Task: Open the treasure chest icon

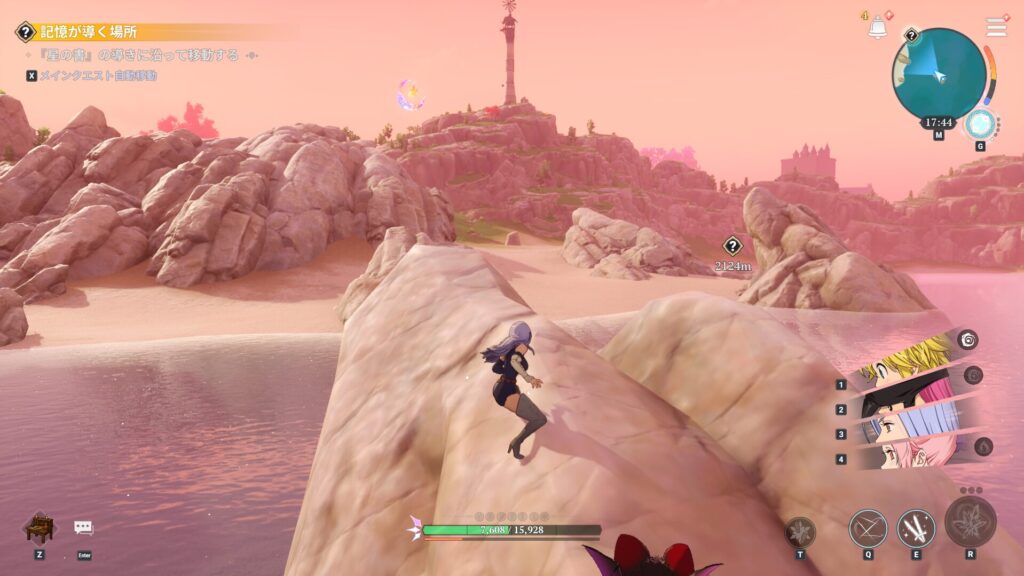Action: pos(38,527)
